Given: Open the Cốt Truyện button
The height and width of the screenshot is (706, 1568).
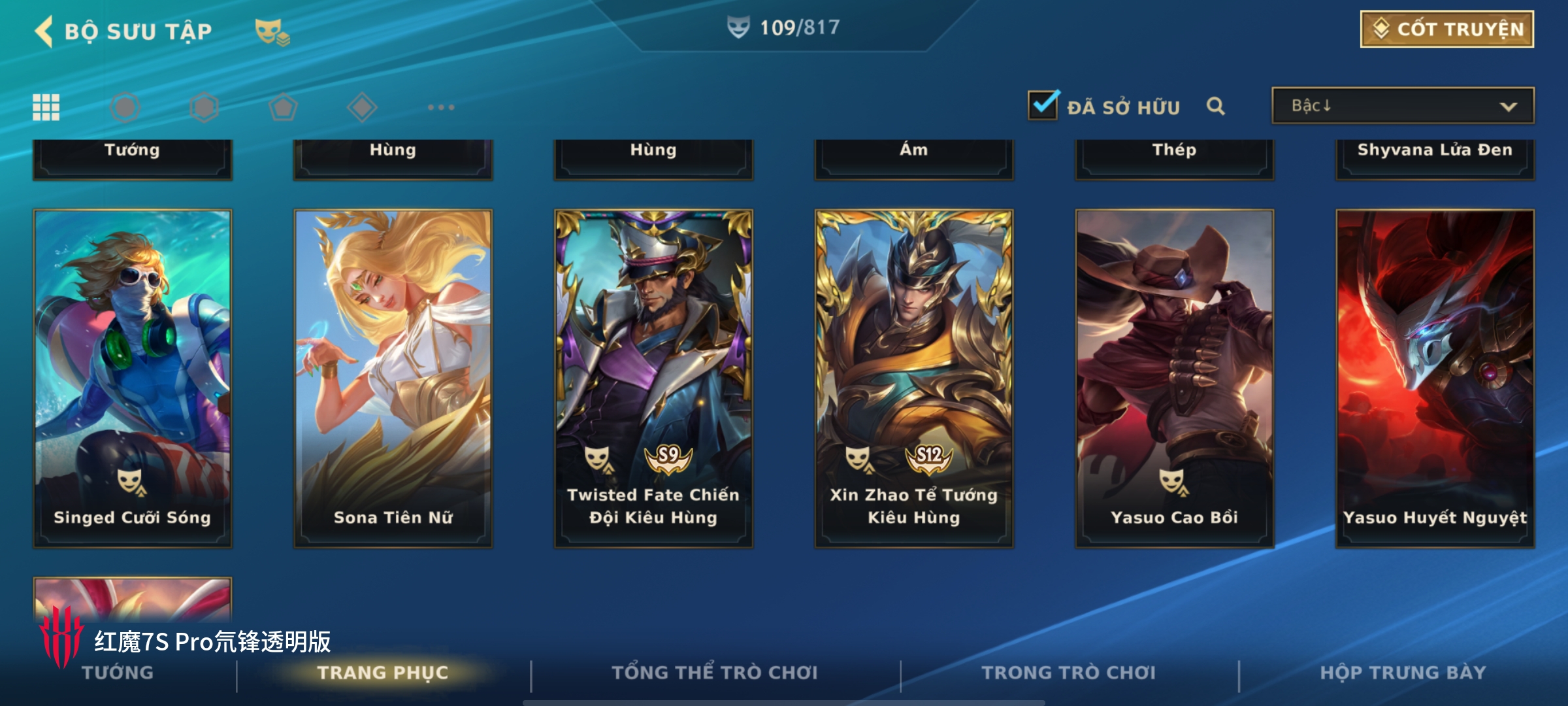Looking at the screenshot, I should coord(1446,29).
